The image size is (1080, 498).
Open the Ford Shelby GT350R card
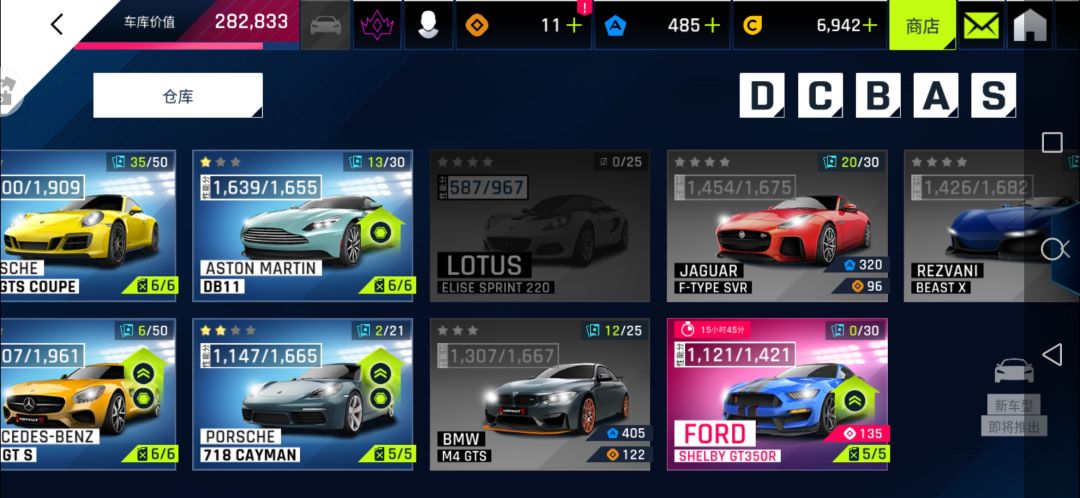[x=777, y=394]
